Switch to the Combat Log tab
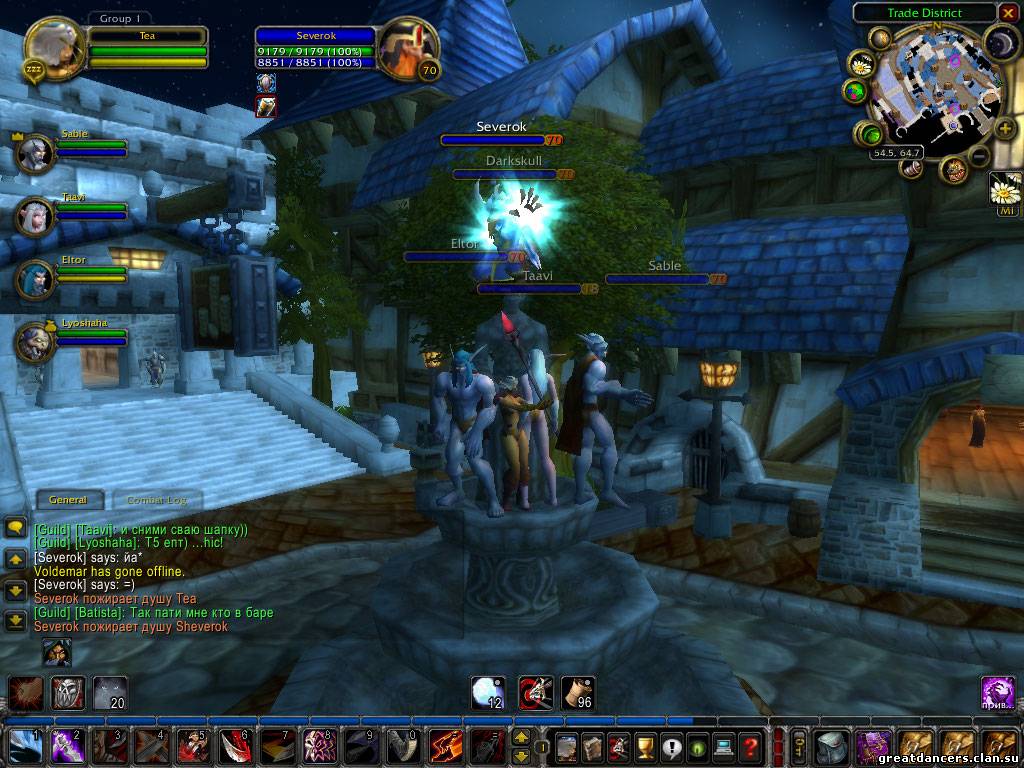This screenshot has height=768, width=1024. 157,500
